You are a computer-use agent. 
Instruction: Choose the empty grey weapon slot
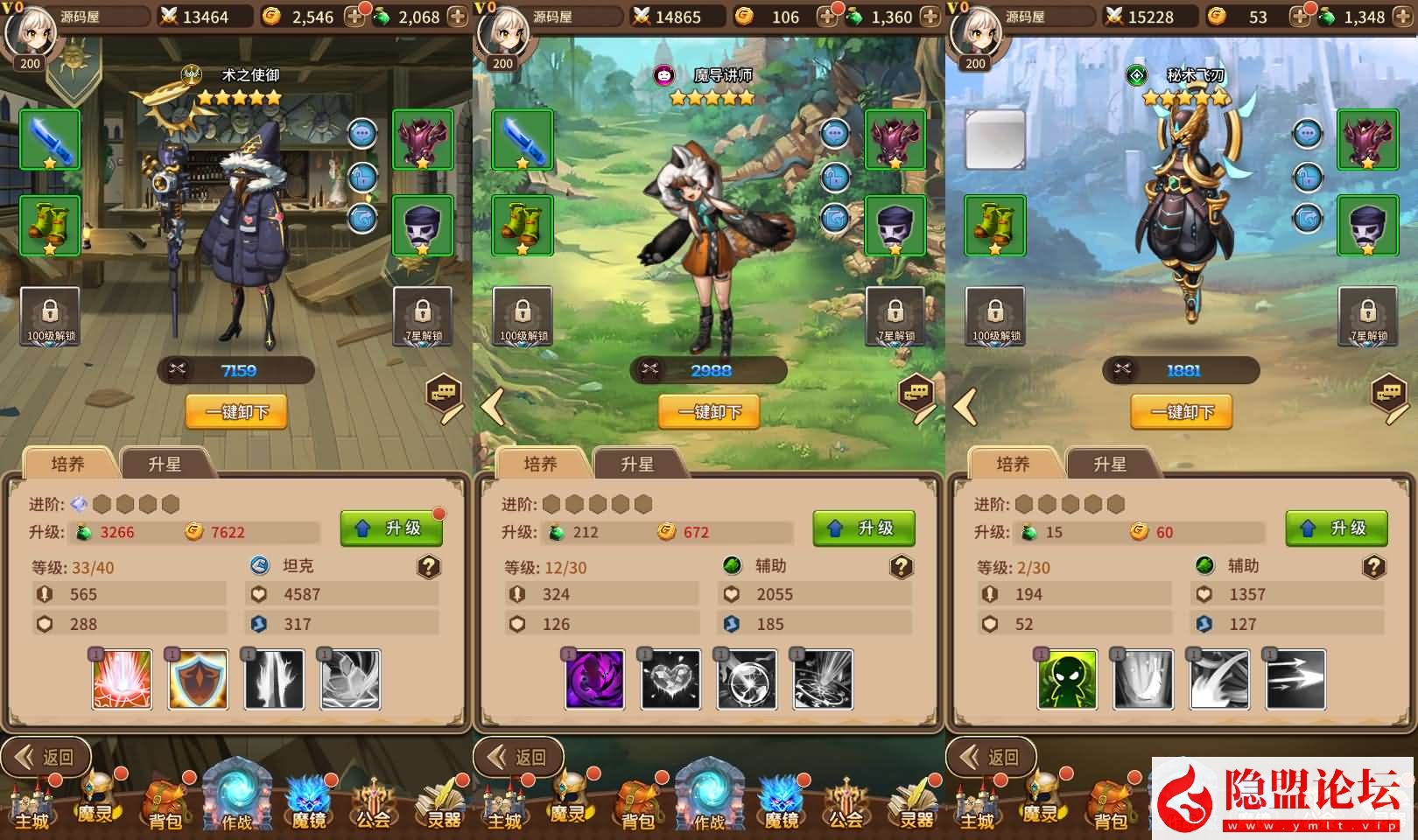995,139
